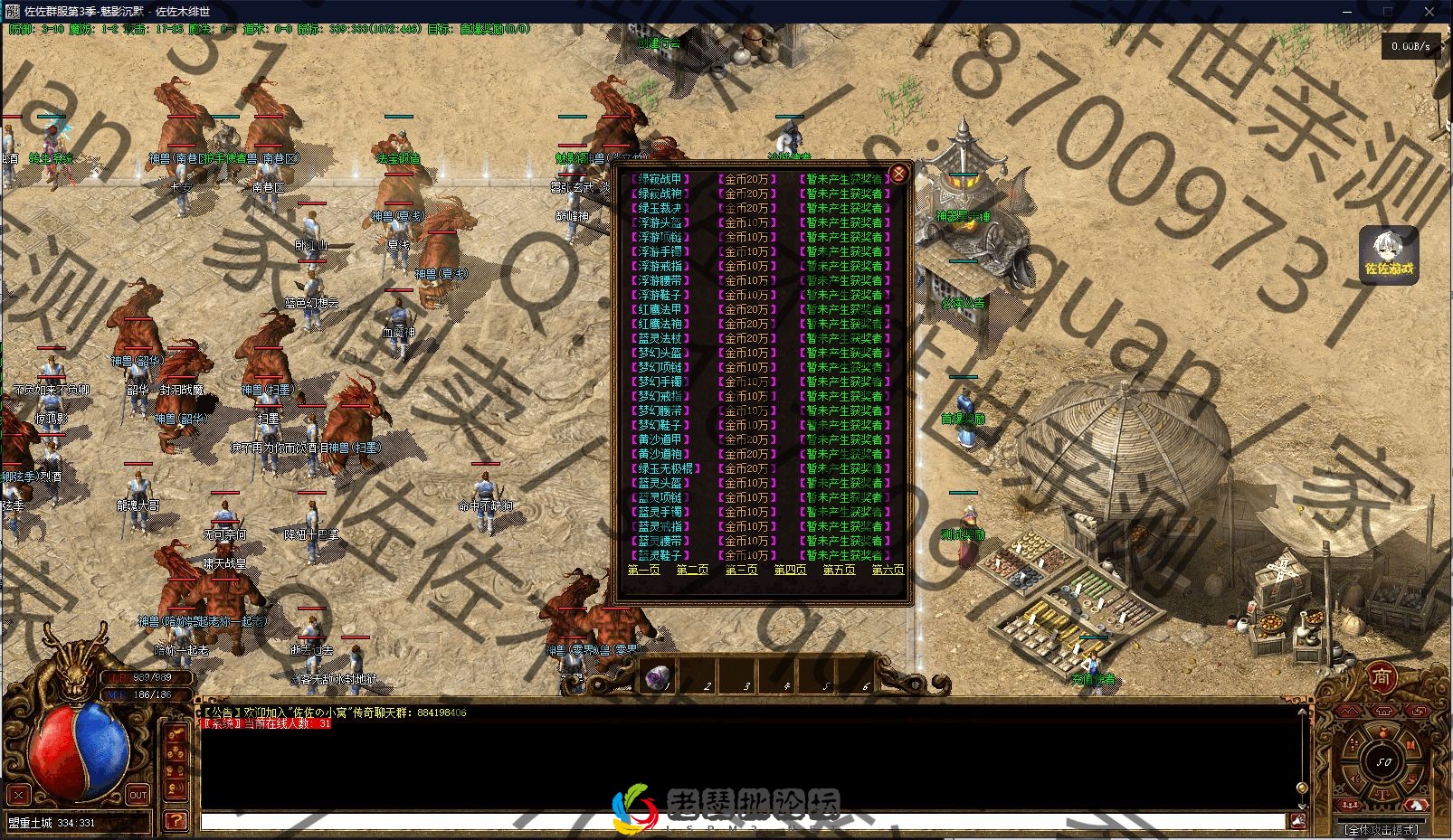This screenshot has width=1453, height=840.
Task: Click the X button beside the HP orb
Action: coord(18,796)
